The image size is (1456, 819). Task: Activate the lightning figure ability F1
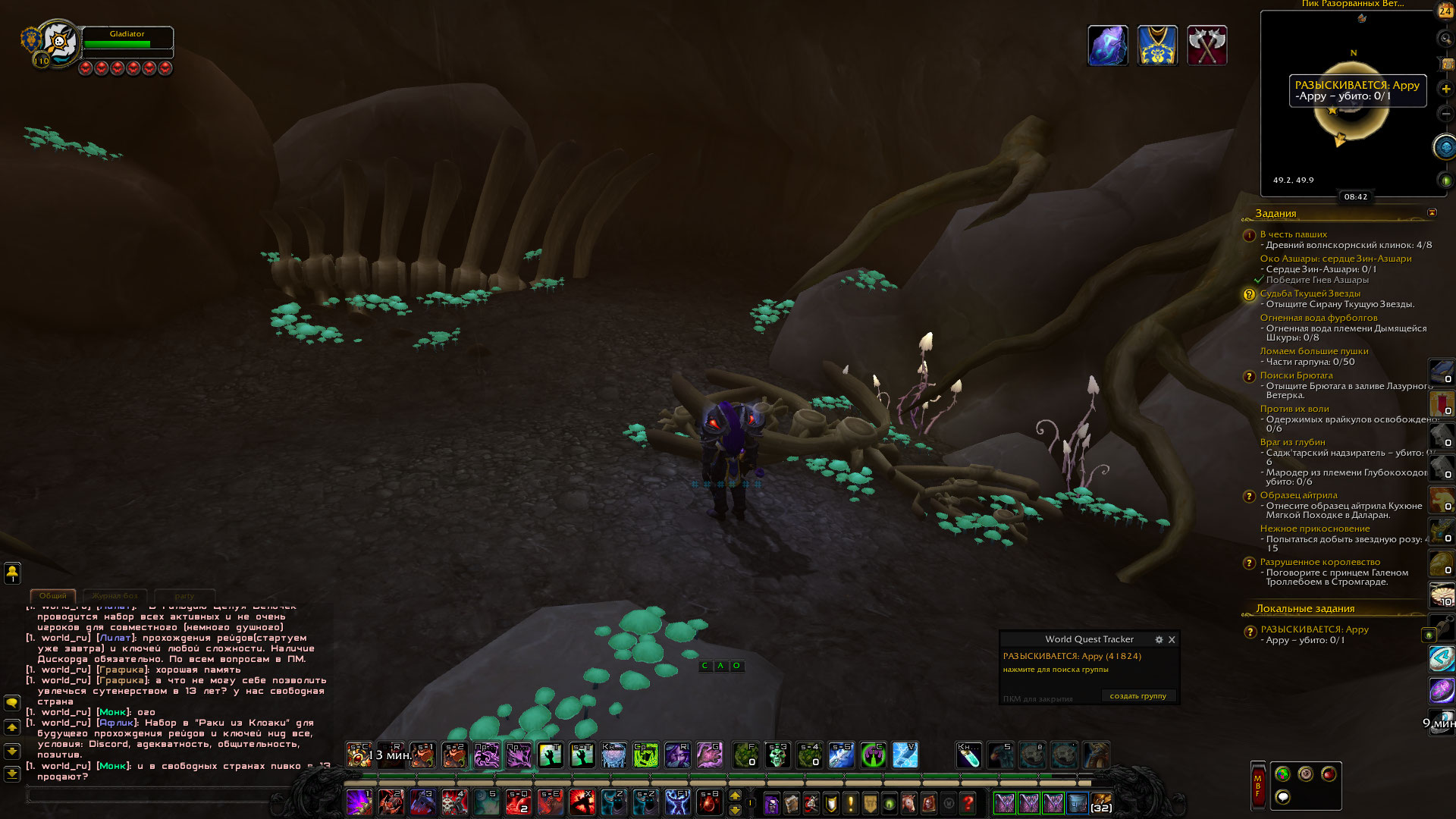click(x=677, y=802)
